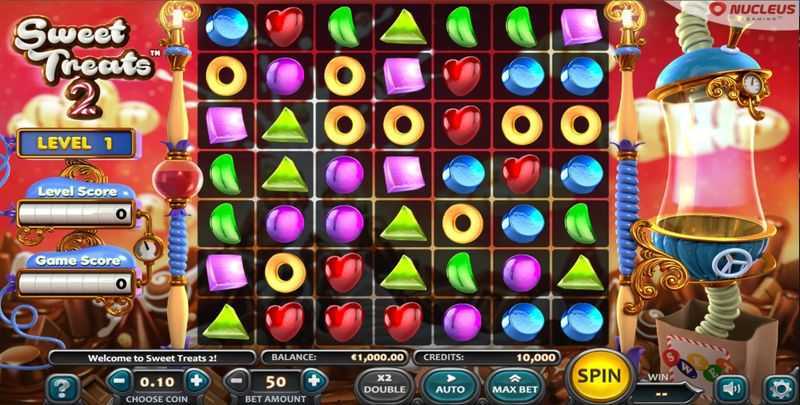Decrease the coin value with minus

click(x=120, y=380)
